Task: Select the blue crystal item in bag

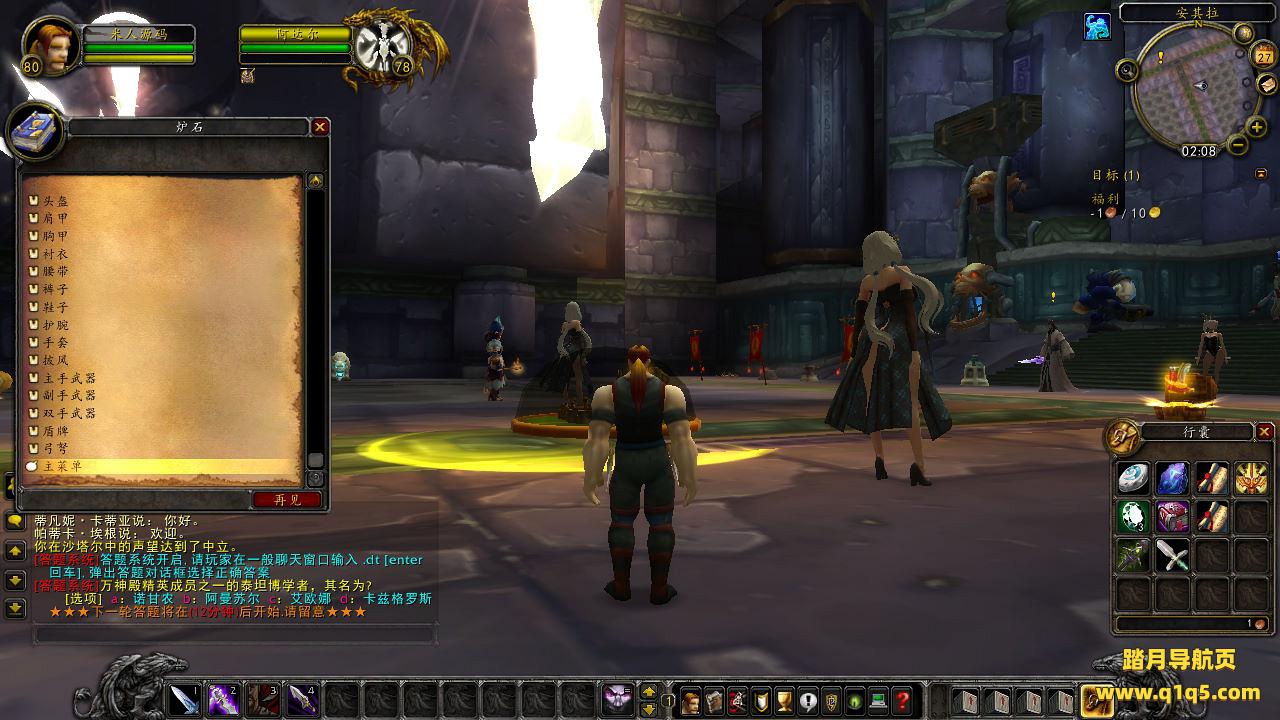Action: [1172, 478]
